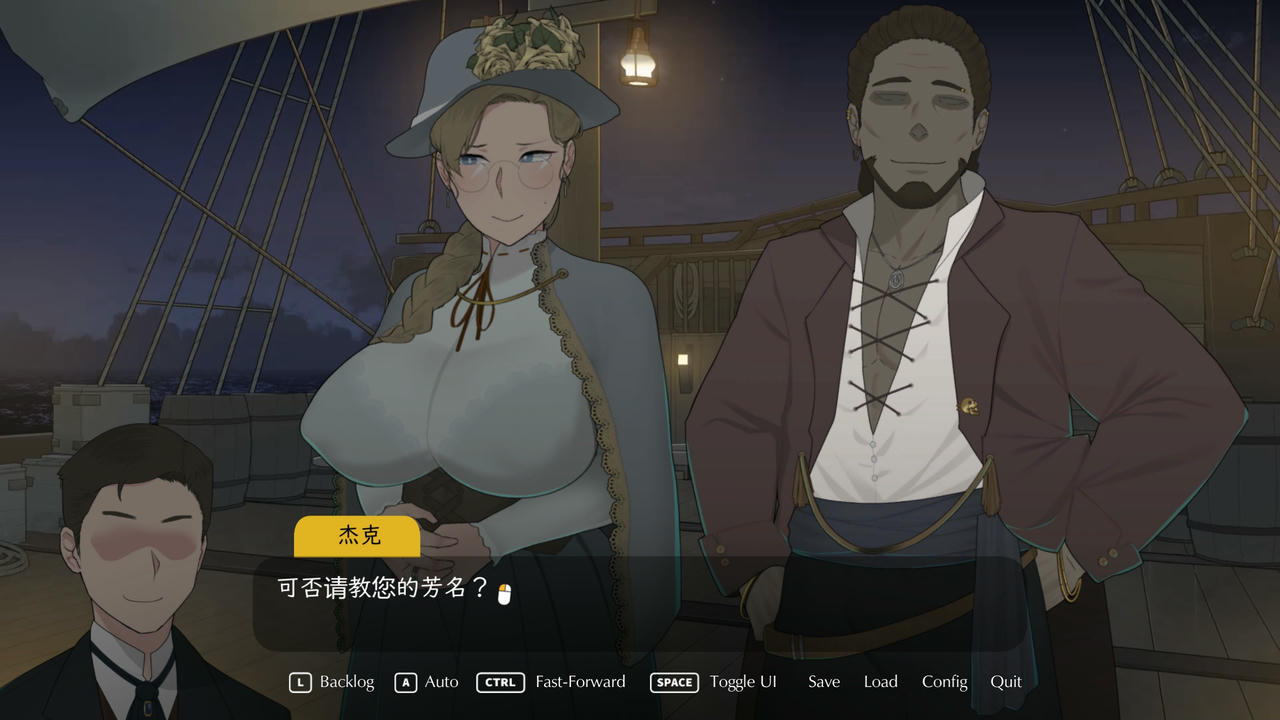
Task: Open the Config menu
Action: [944, 682]
